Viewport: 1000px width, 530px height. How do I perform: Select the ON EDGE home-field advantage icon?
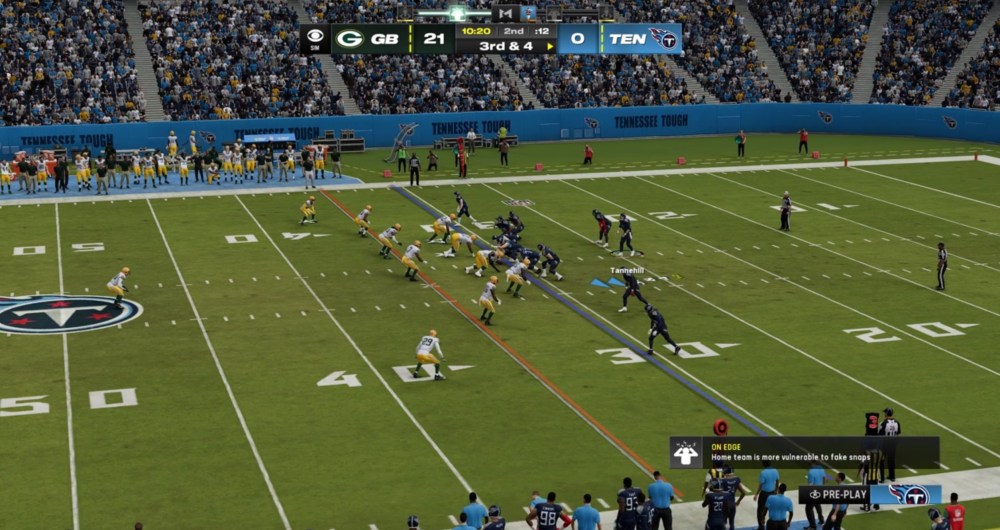coord(686,453)
